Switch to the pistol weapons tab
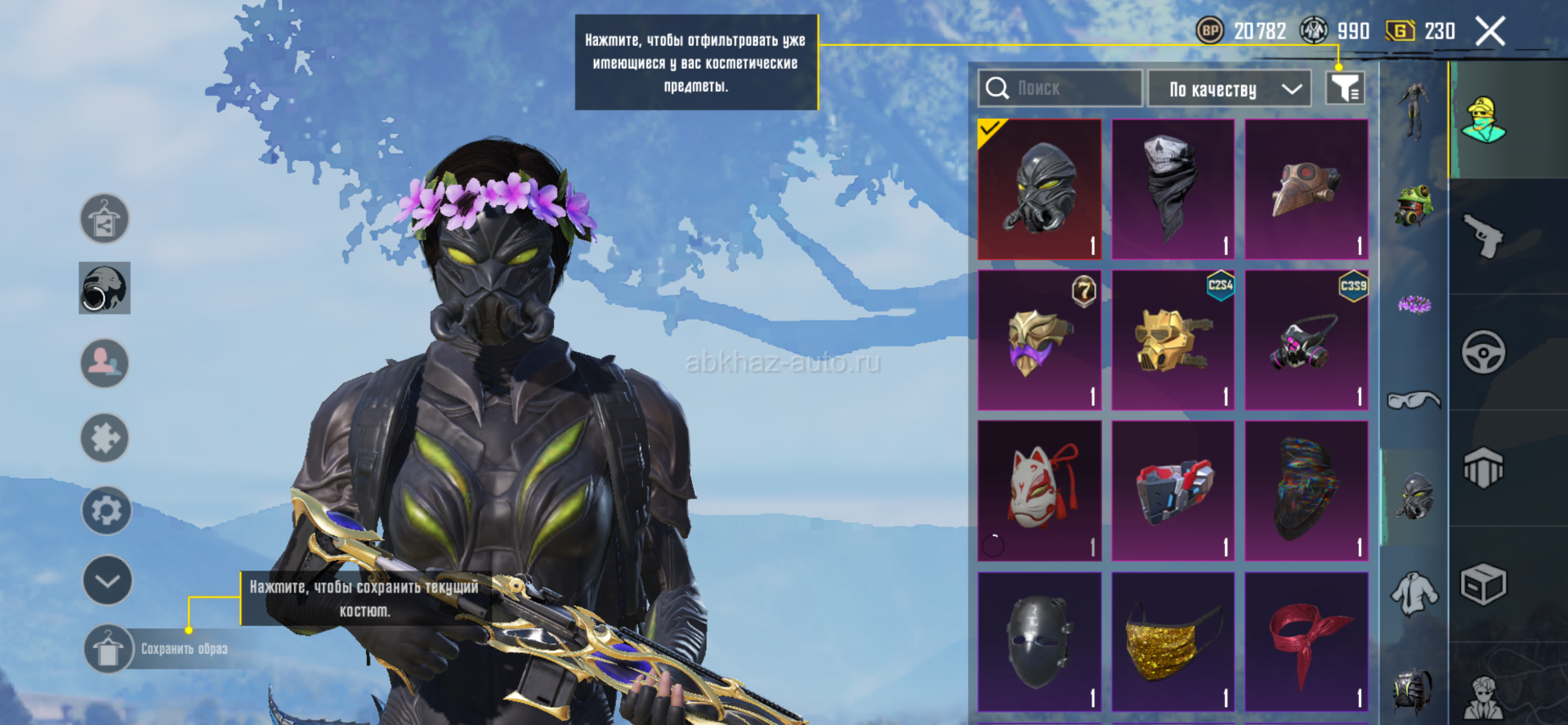The height and width of the screenshot is (725, 1568). tap(1483, 237)
